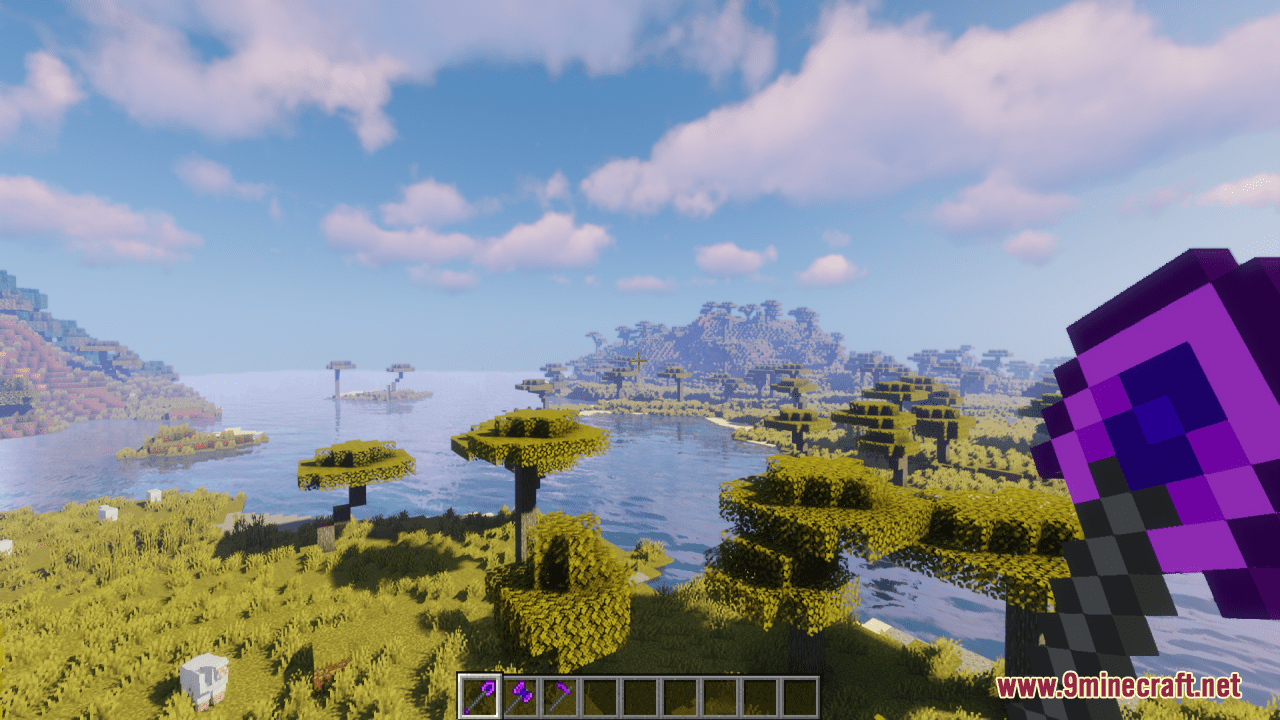This screenshot has width=1280, height=720.
Task: Click the empty fourth hotbar slot
Action: point(600,695)
